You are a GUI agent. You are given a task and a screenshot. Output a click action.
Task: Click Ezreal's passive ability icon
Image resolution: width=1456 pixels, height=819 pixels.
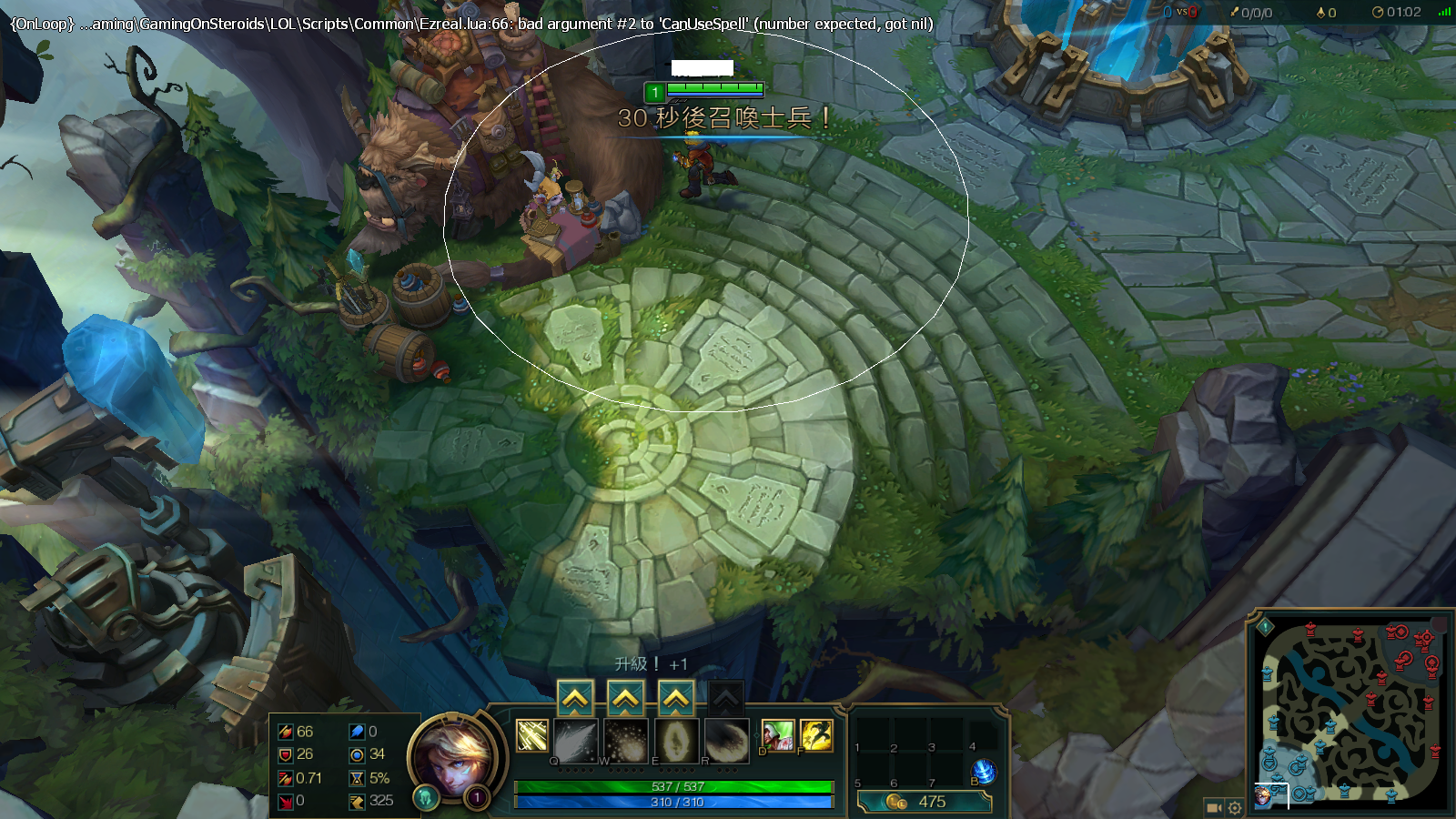pyautogui.click(x=532, y=735)
